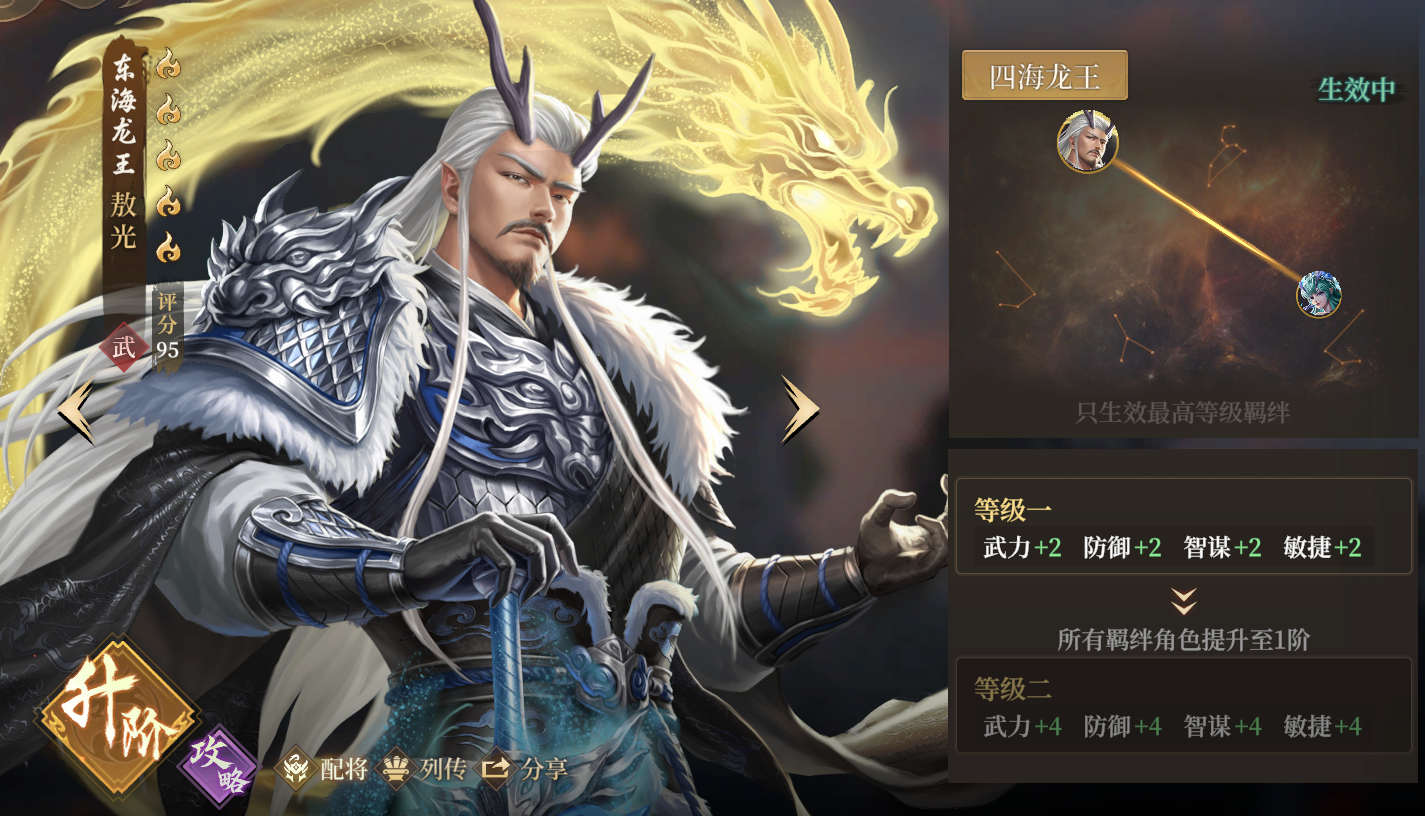Click the fourth flame to toggle its state
The width and height of the screenshot is (1425, 816).
[x=167, y=201]
